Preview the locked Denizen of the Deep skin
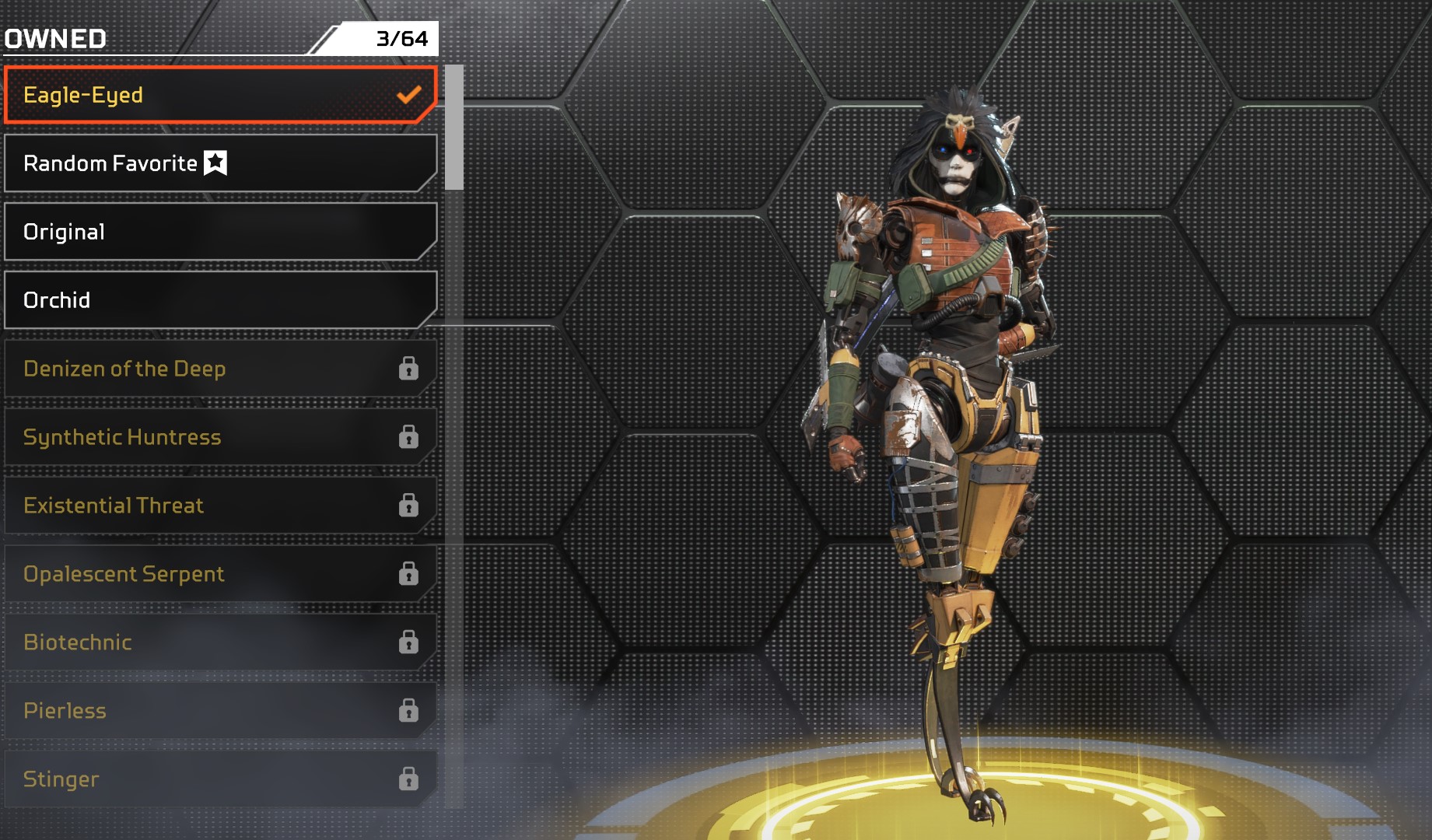Image resolution: width=1432 pixels, height=840 pixels. (x=220, y=369)
